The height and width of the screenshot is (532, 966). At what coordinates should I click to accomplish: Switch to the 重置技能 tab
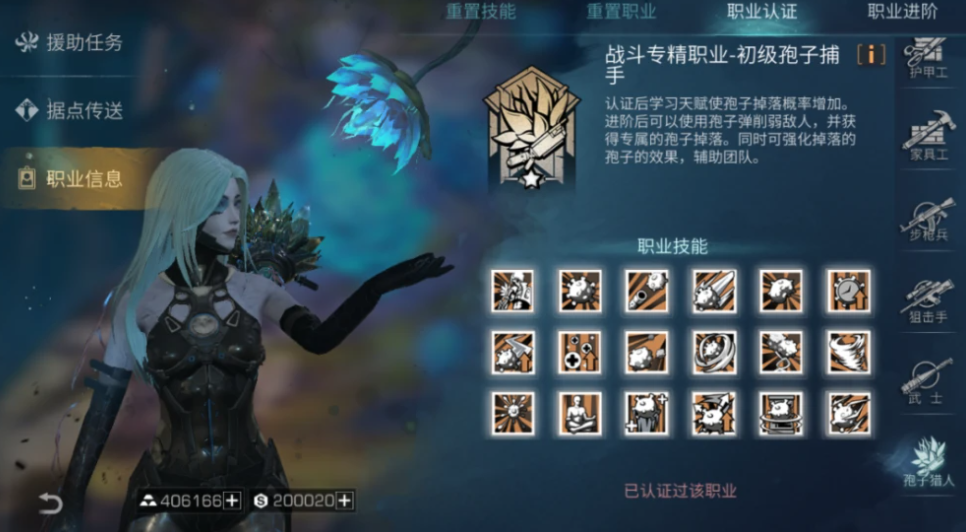click(x=481, y=12)
